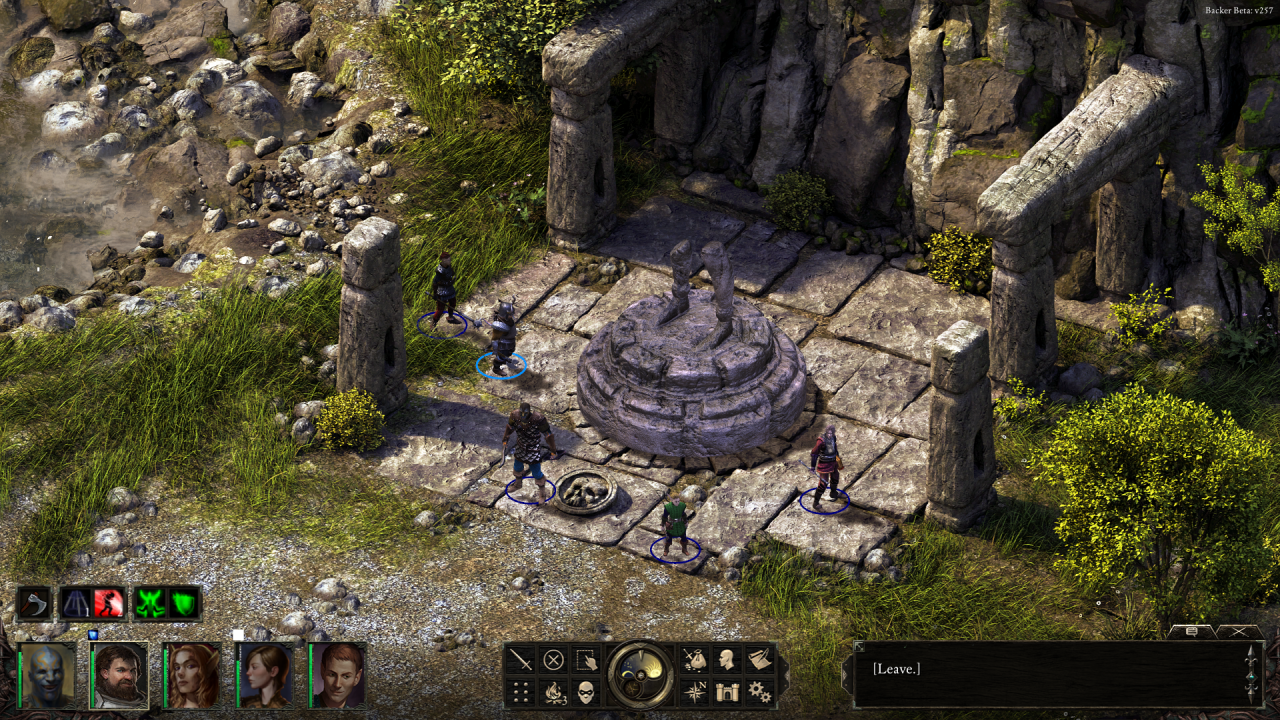Open the Character sheet icon
Viewport: 1280px width, 720px height.
[725, 660]
